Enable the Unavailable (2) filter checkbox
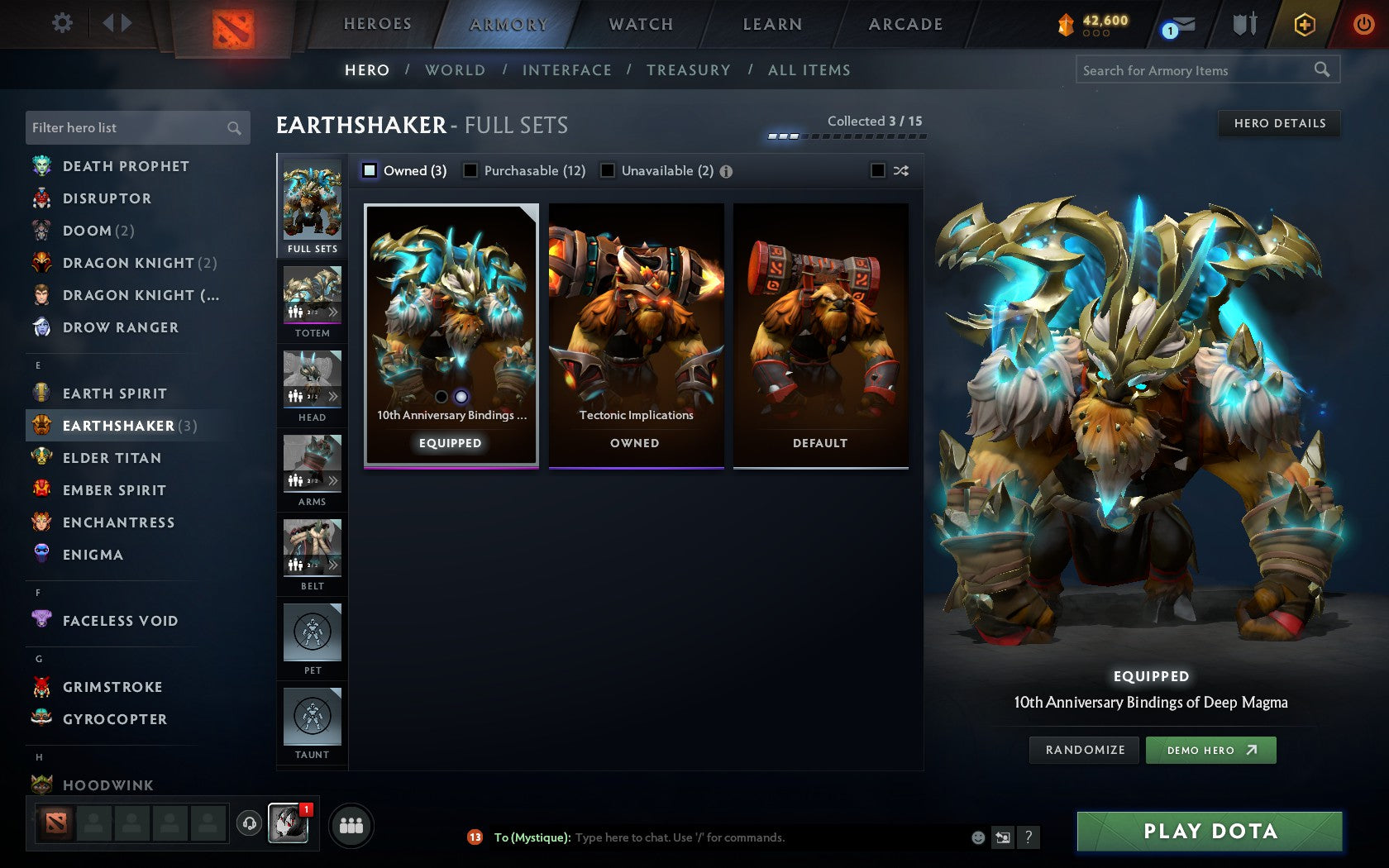This screenshot has width=1389, height=868. click(609, 171)
